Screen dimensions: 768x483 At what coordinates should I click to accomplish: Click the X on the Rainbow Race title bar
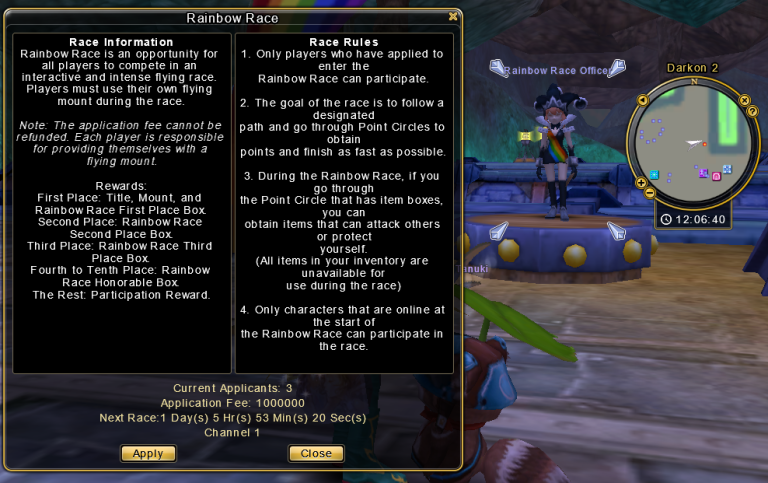(x=453, y=16)
